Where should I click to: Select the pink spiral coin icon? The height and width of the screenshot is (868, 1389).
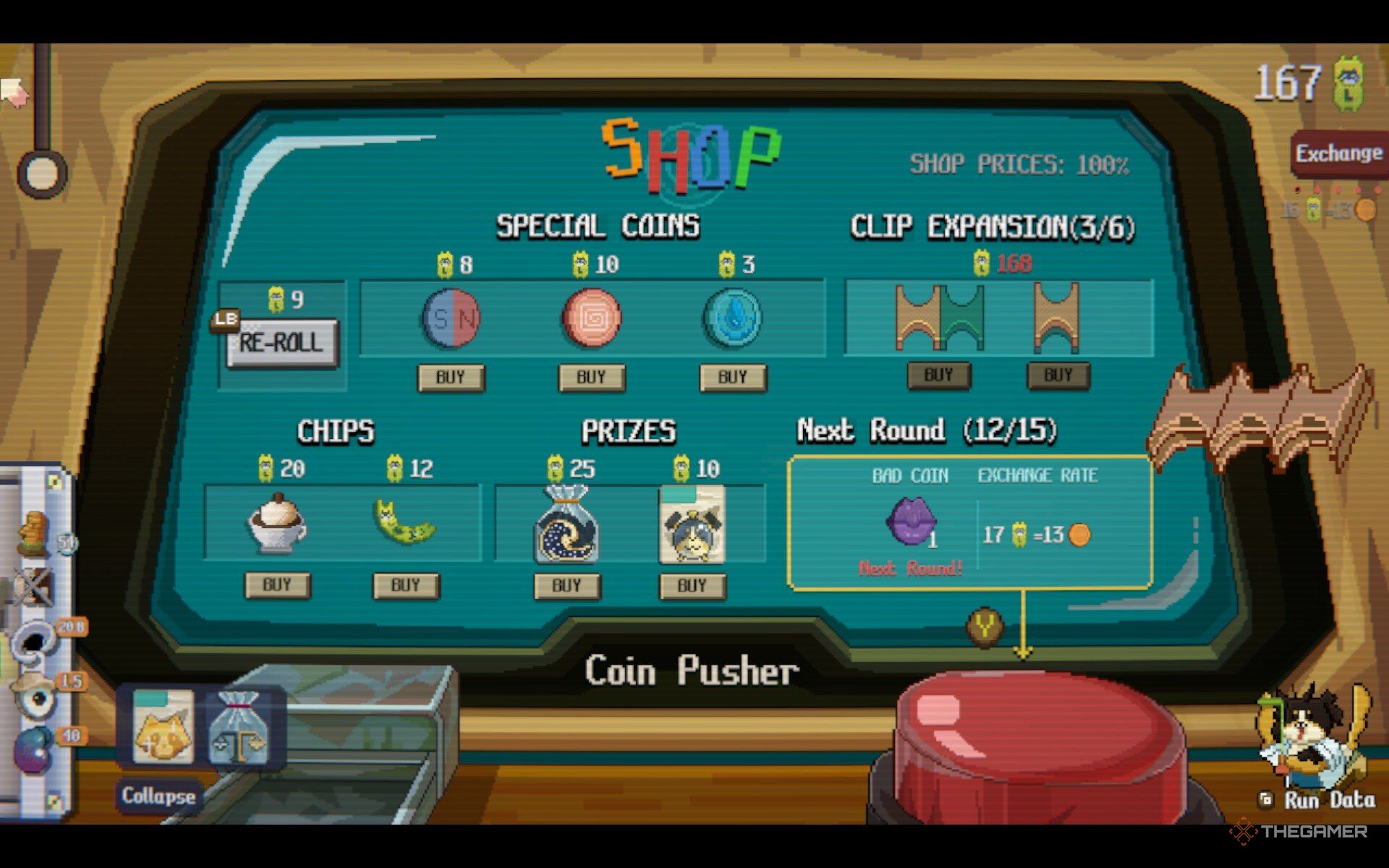592,318
